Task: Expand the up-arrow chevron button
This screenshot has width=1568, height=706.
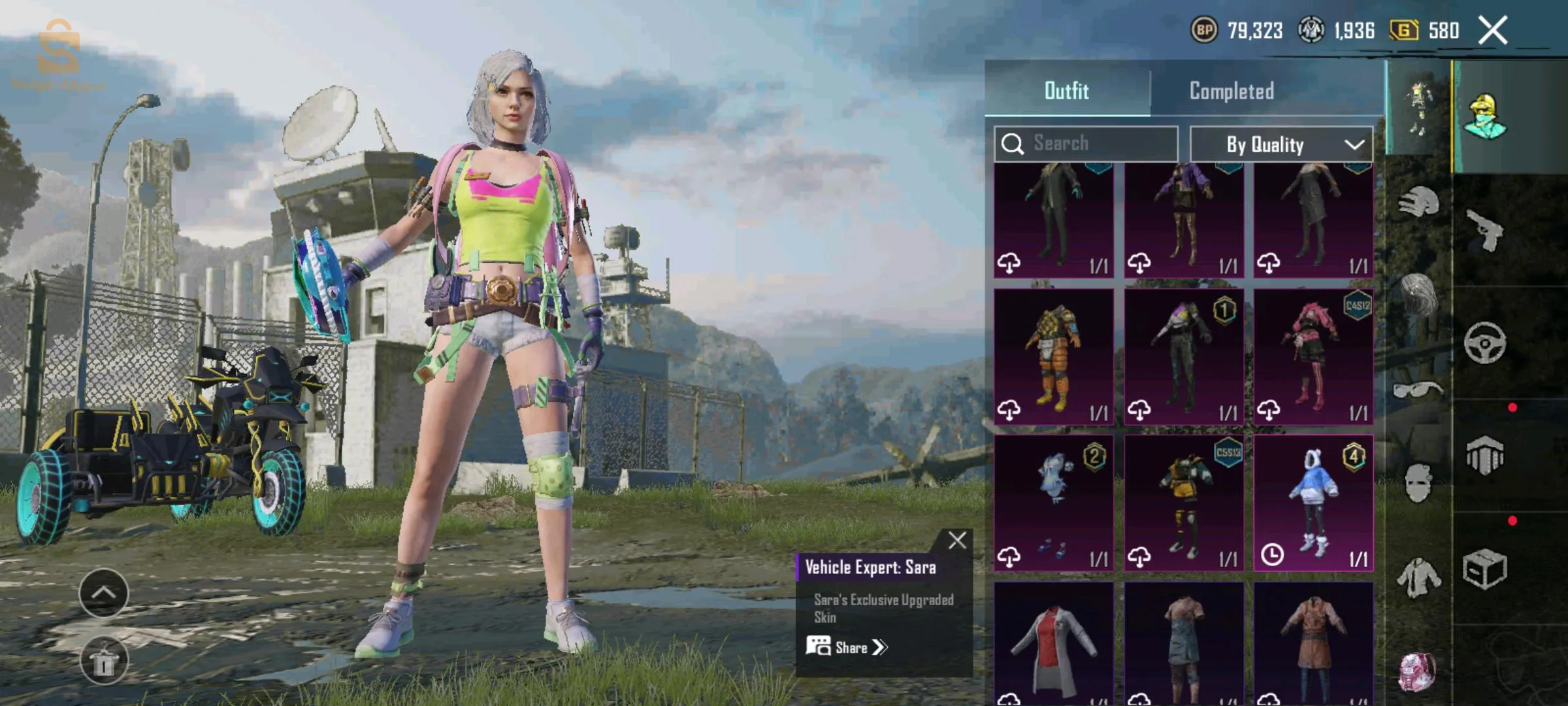Action: click(103, 593)
